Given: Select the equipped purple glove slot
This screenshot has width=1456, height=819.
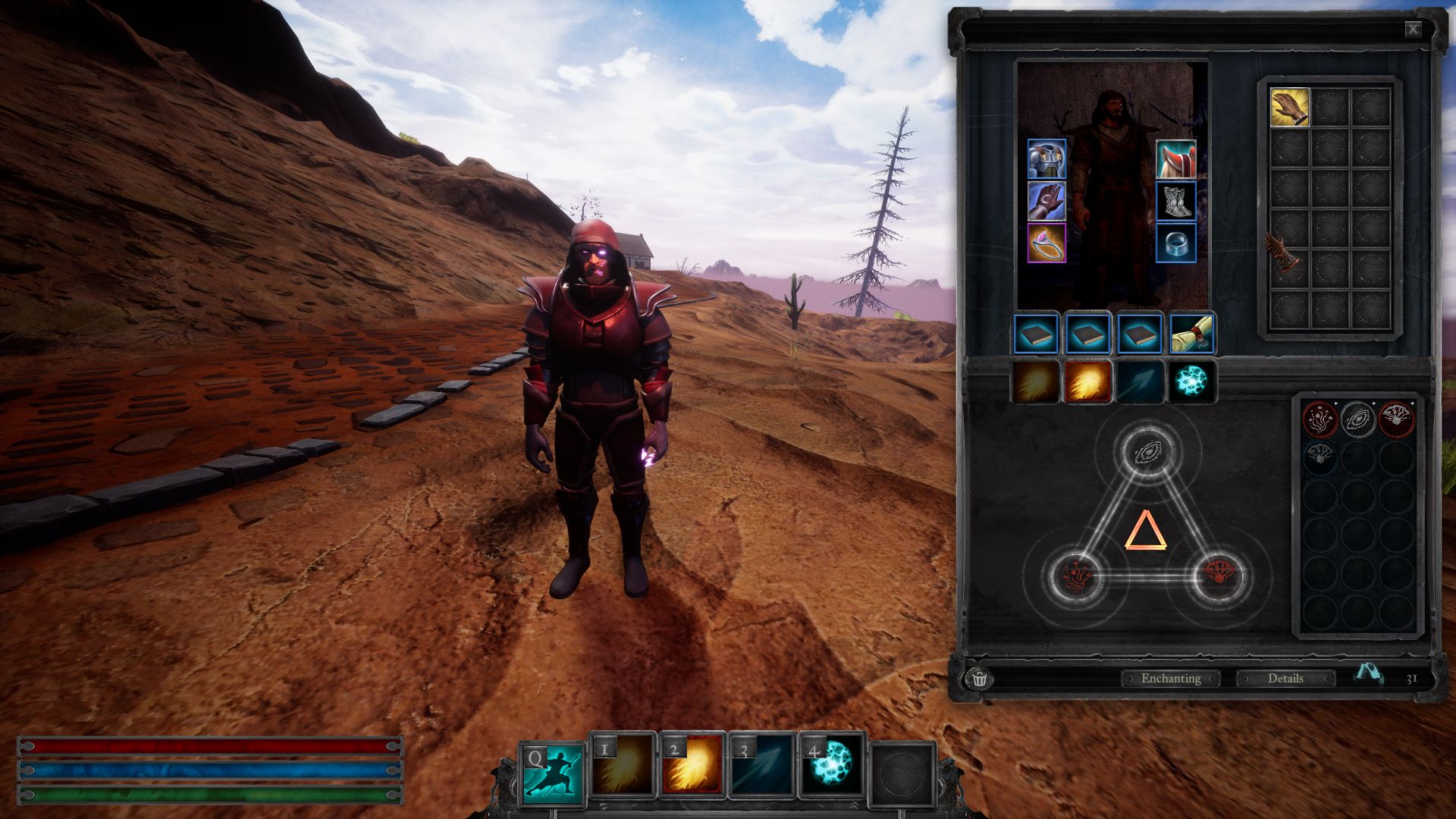Looking at the screenshot, I should coord(1046,201).
